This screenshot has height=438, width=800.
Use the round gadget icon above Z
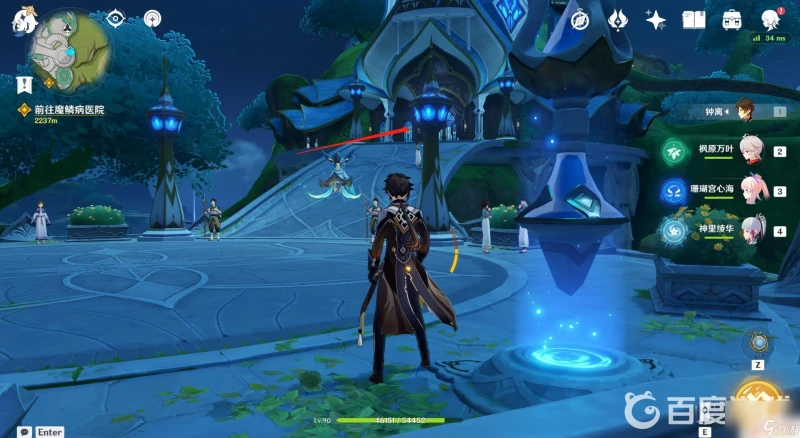759,343
